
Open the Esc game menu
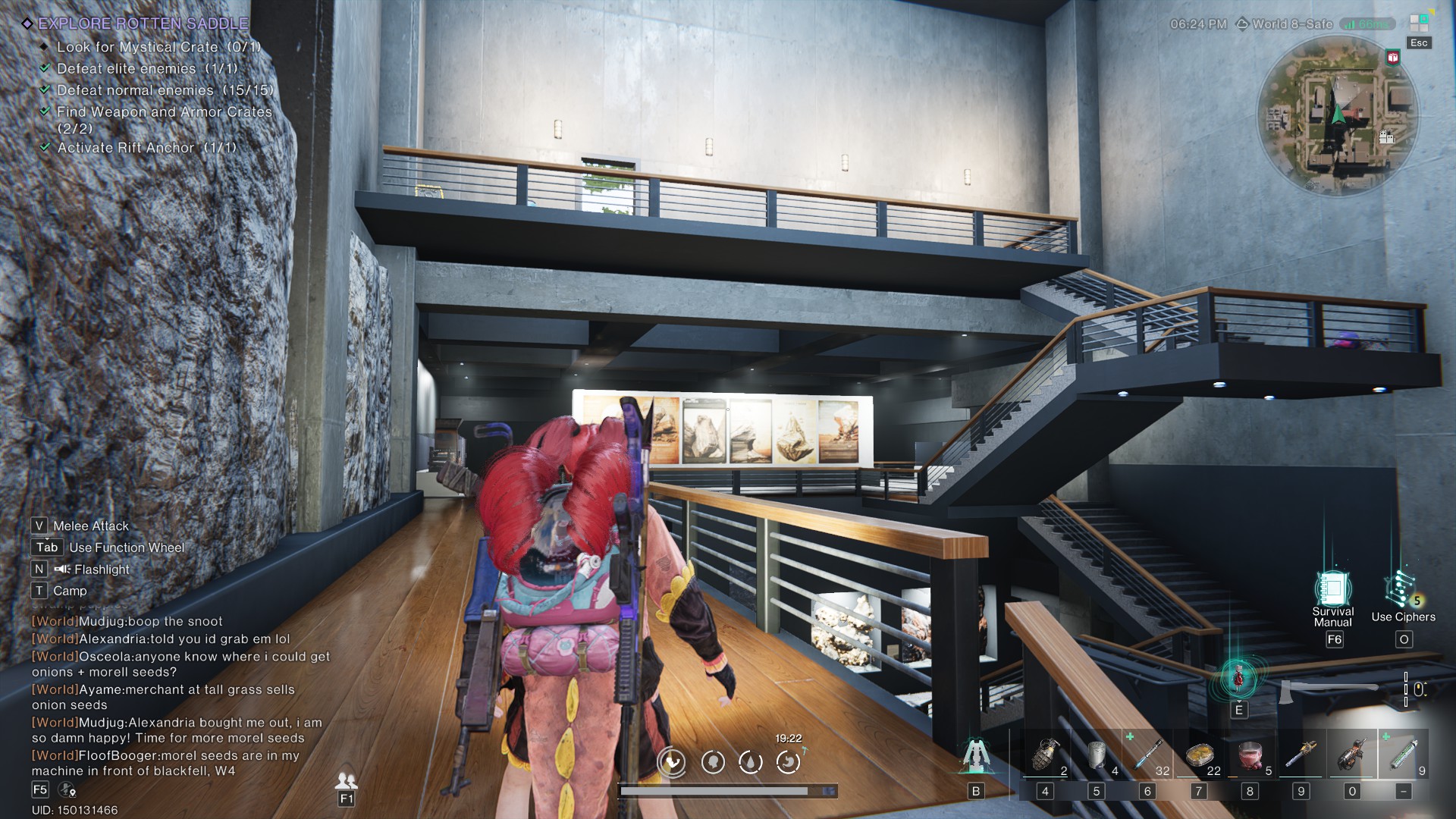1418,43
